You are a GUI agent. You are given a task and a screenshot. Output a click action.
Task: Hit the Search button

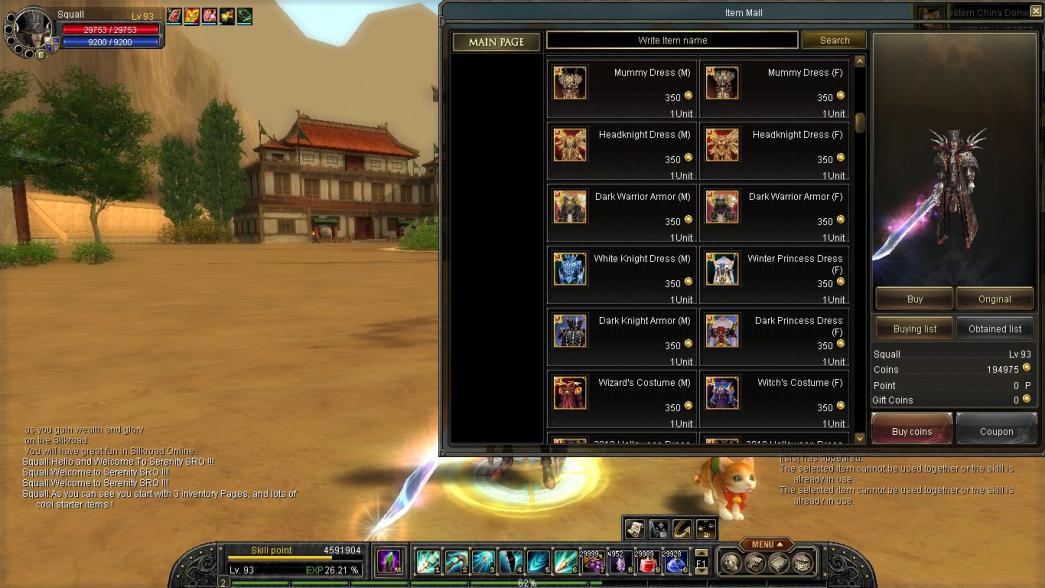[x=834, y=41]
